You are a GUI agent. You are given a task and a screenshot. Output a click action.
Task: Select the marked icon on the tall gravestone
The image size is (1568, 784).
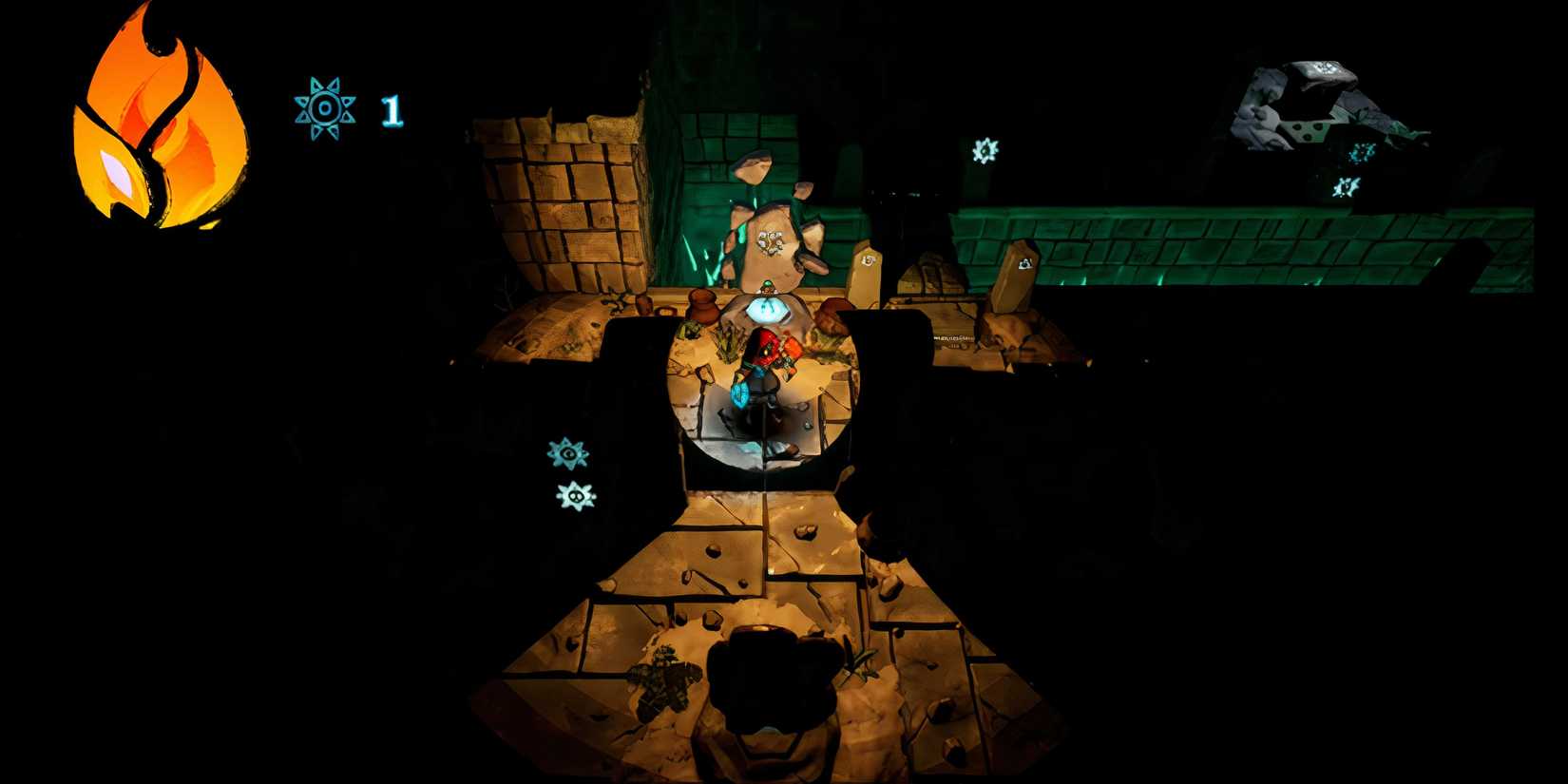(x=867, y=260)
